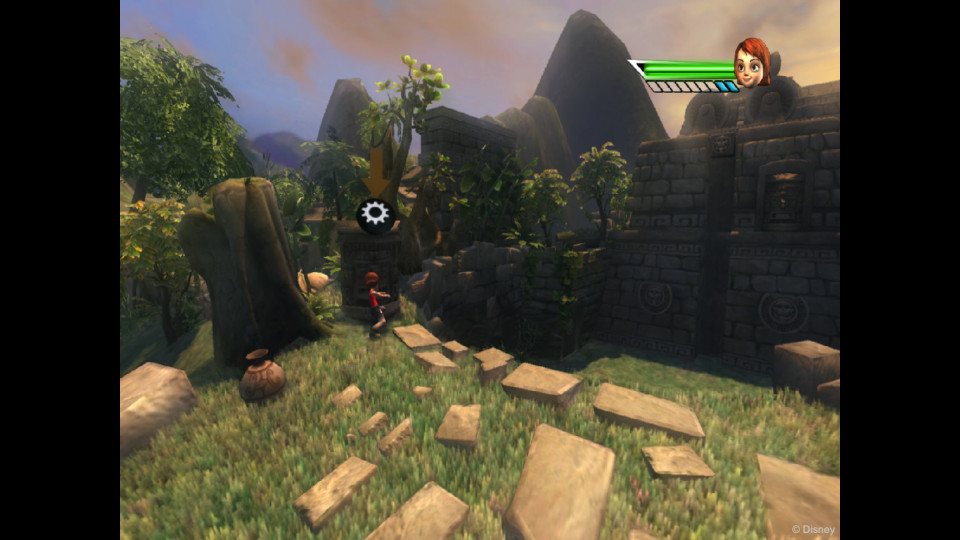Click the gear objective marker icon

[x=375, y=214]
